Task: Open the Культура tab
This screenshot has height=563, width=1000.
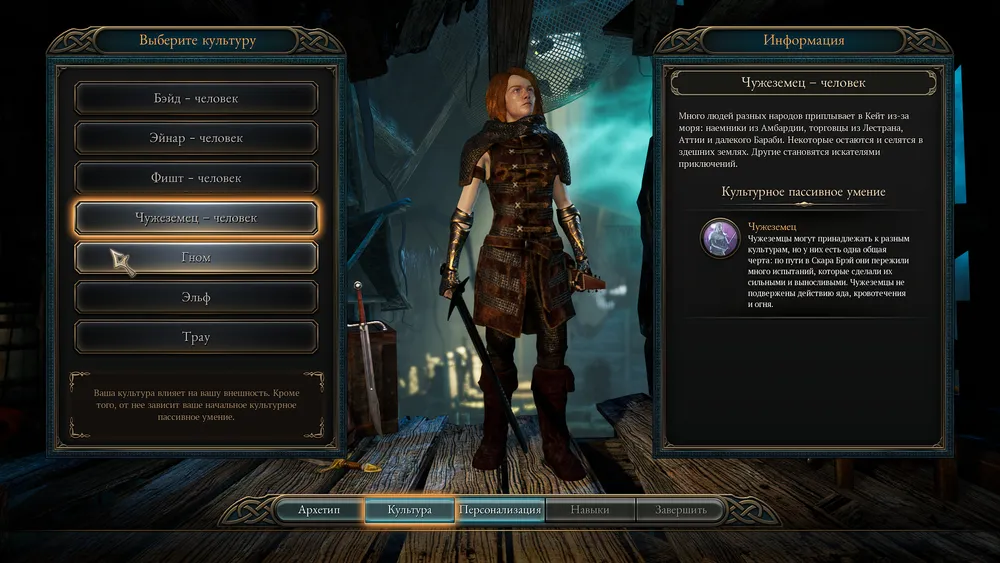Action: 410,510
